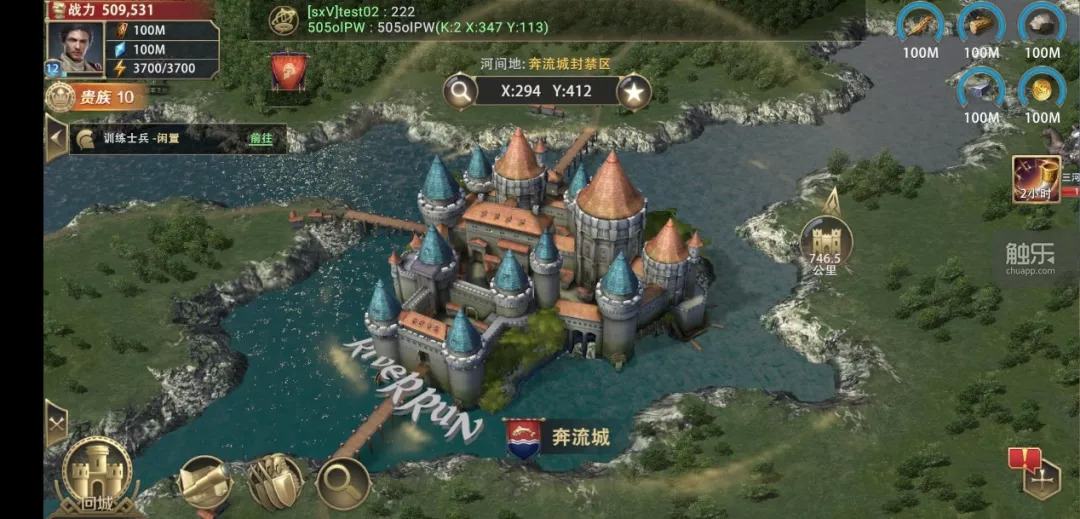1080x519 pixels.
Task: Click the green 前往 link for training soldiers
Action: click(x=260, y=138)
